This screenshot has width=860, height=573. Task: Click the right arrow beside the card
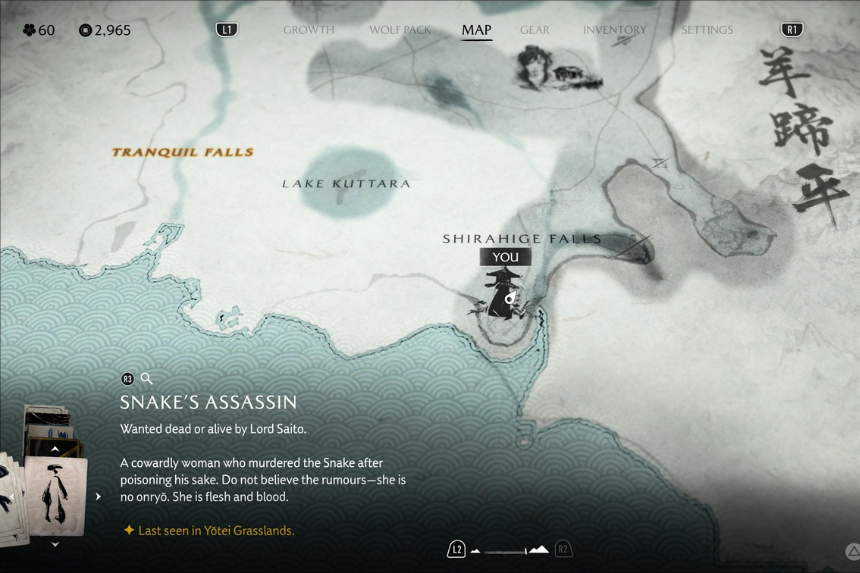[98, 496]
